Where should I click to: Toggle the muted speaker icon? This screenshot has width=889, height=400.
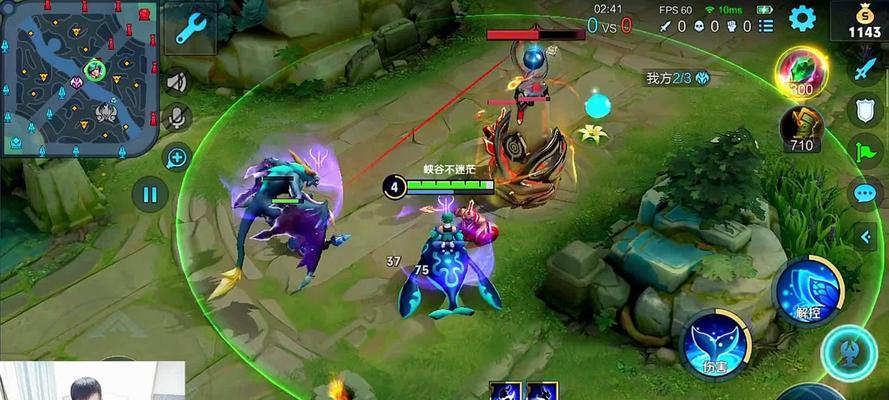[x=177, y=81]
